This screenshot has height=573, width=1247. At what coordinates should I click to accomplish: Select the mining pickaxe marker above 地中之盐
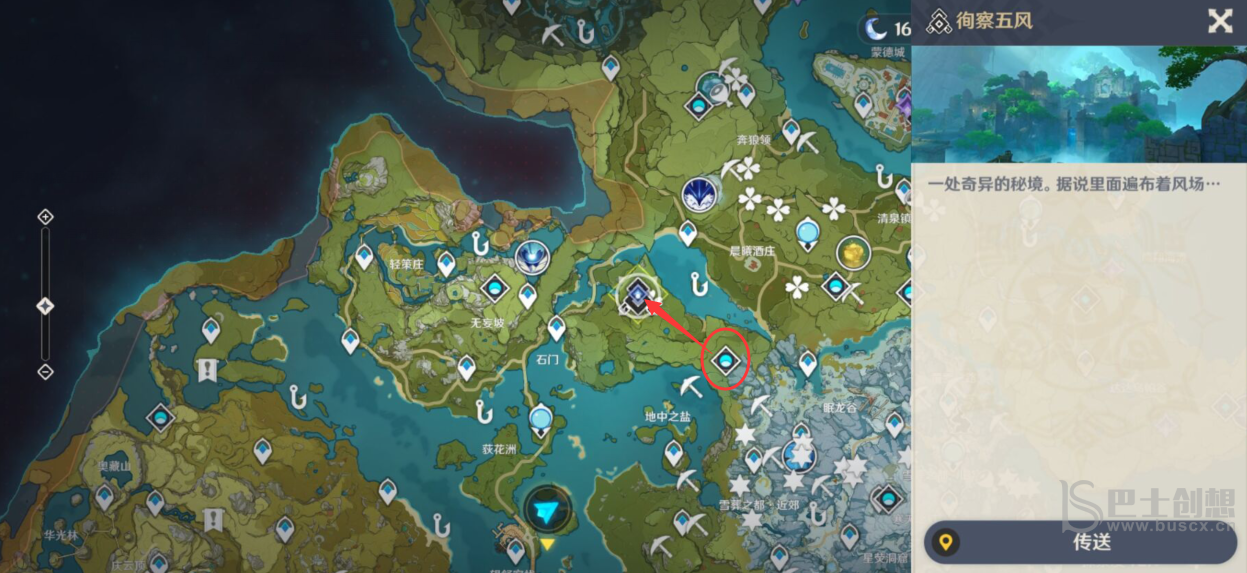(690, 386)
